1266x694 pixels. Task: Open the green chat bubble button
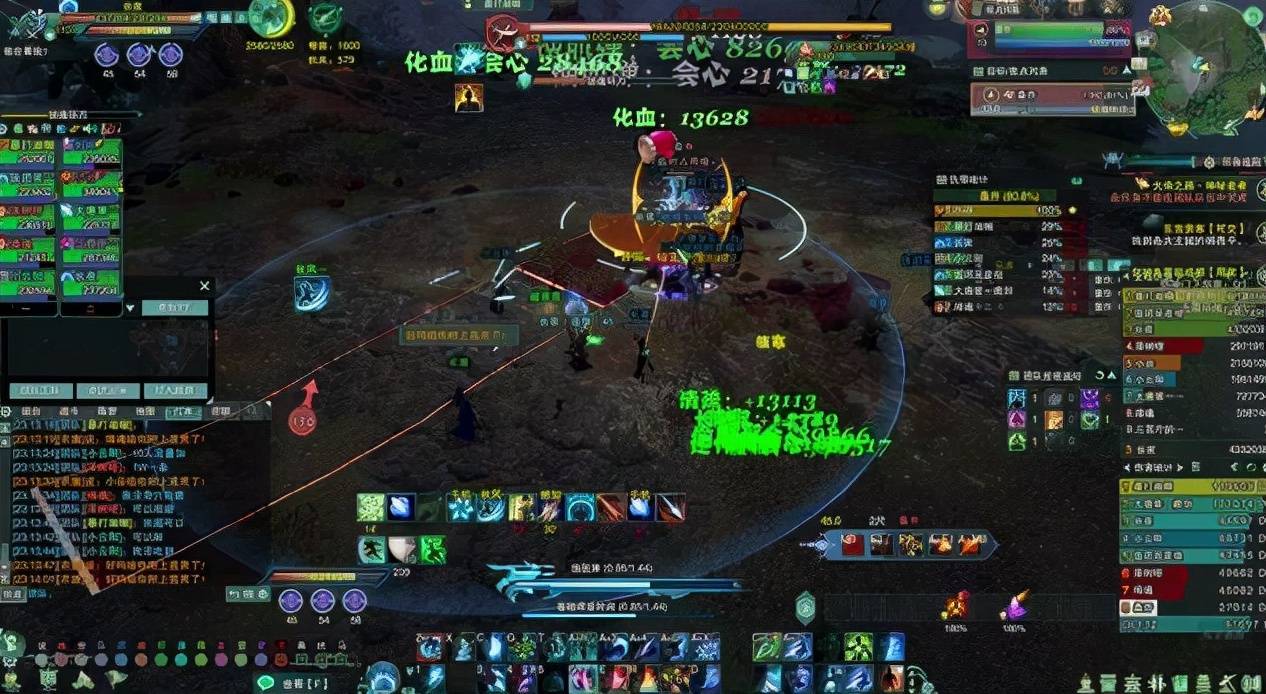click(266, 682)
